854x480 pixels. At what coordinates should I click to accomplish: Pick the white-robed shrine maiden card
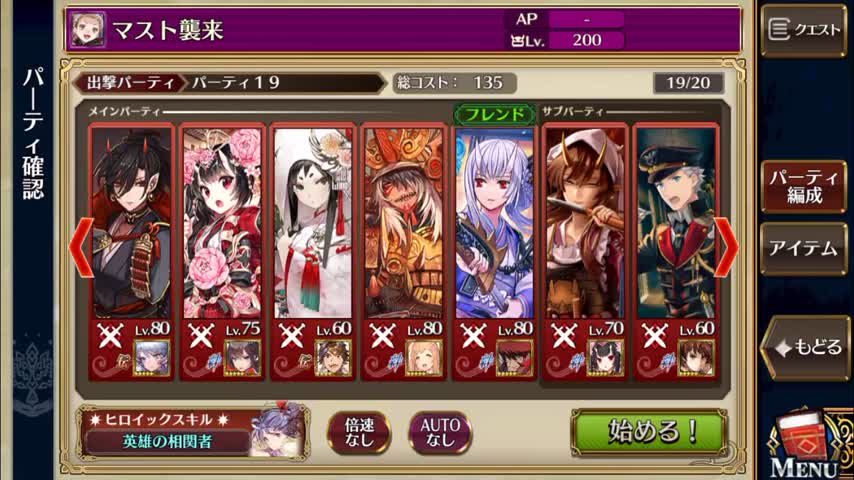(x=313, y=223)
